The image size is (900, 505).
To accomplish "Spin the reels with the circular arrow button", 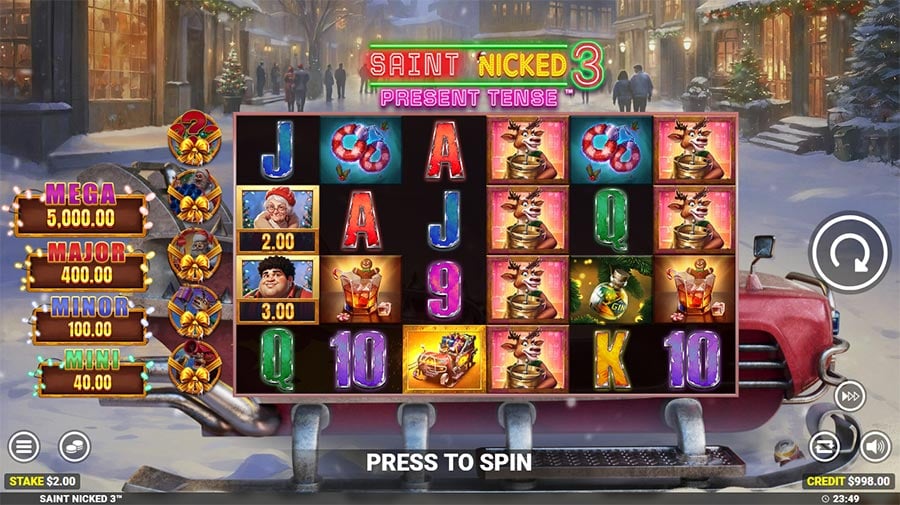I will (849, 252).
